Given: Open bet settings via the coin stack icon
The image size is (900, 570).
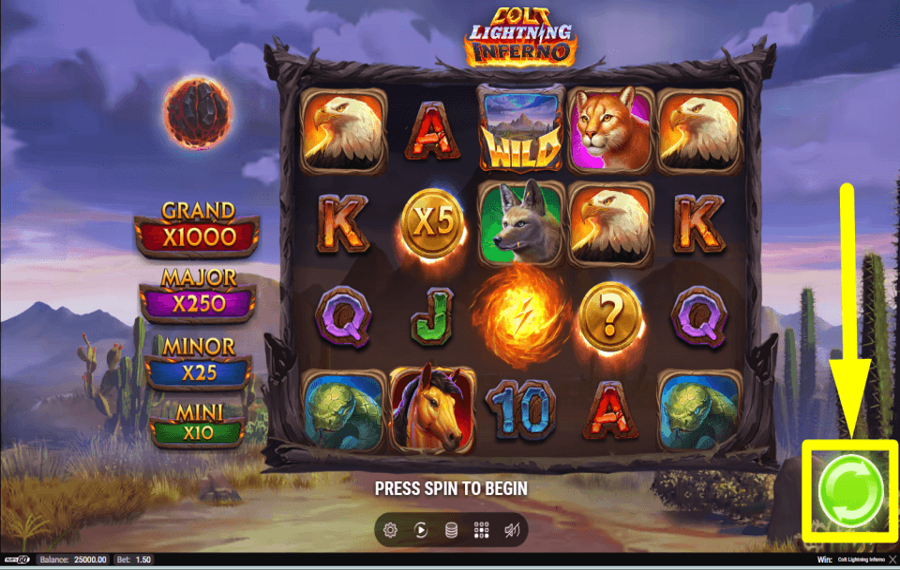Looking at the screenshot, I should 451,530.
